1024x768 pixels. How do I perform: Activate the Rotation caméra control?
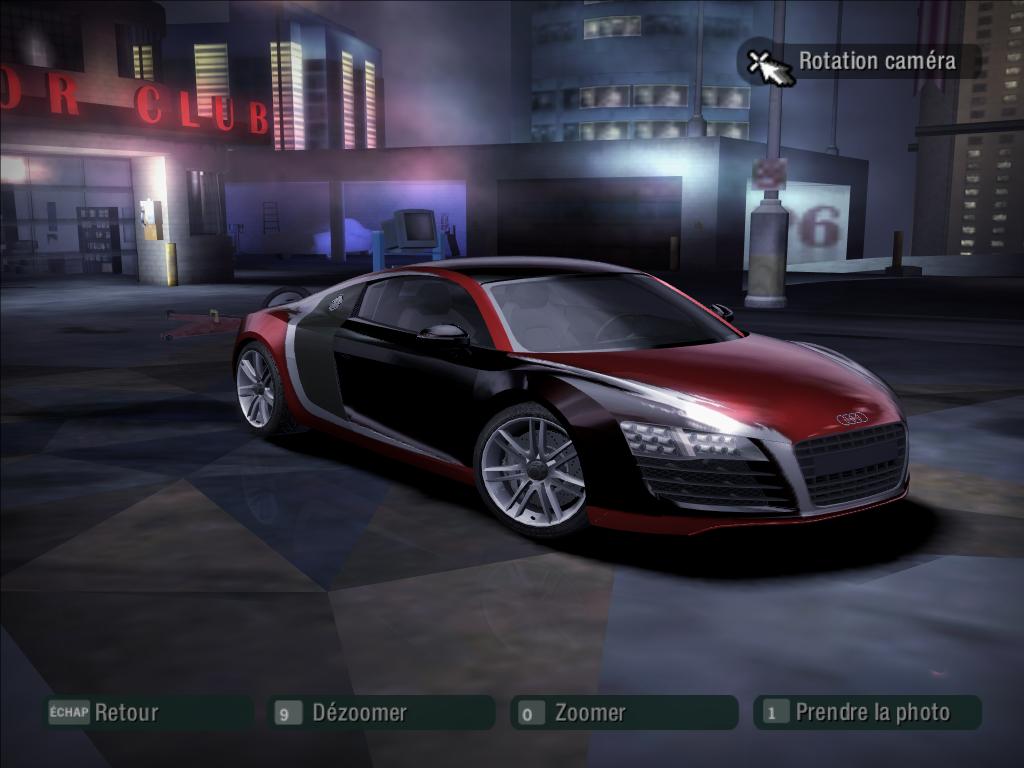(x=859, y=61)
